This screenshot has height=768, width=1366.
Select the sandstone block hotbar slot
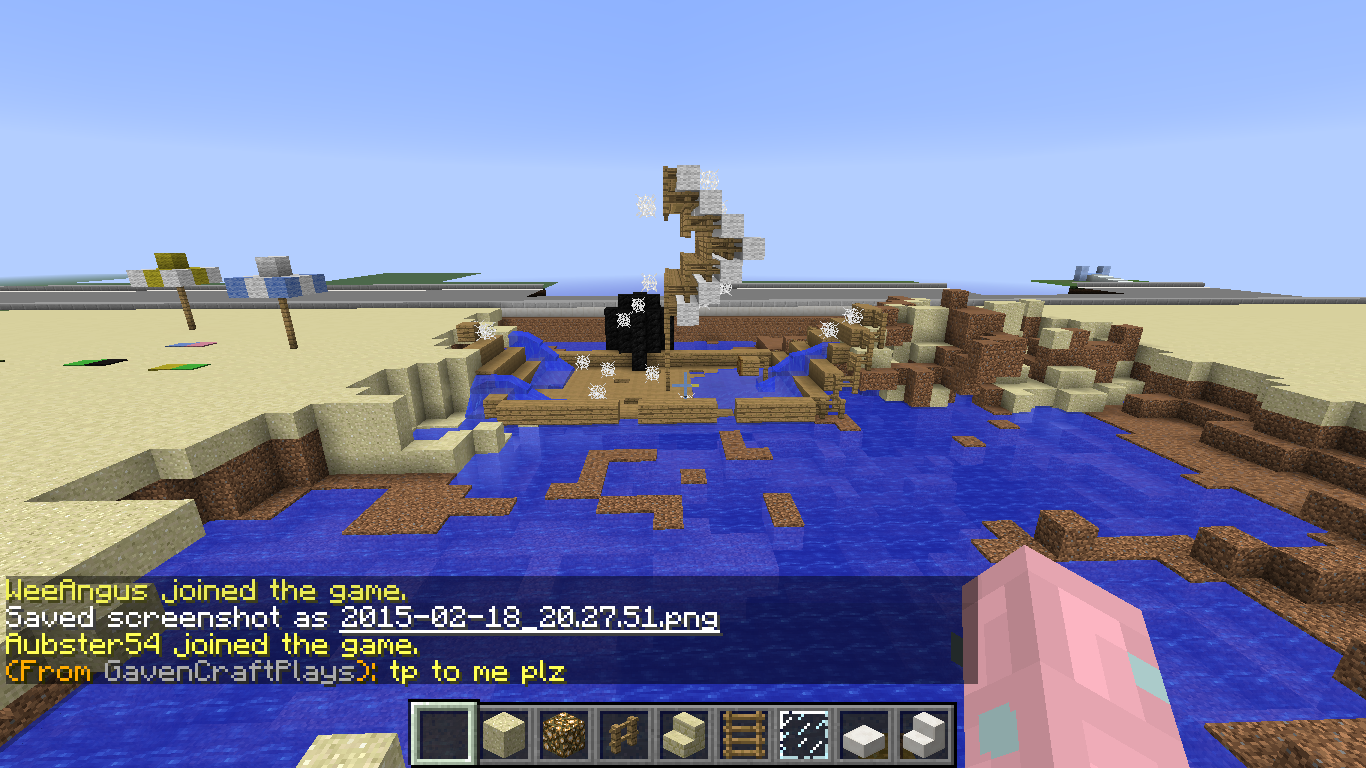(504, 735)
